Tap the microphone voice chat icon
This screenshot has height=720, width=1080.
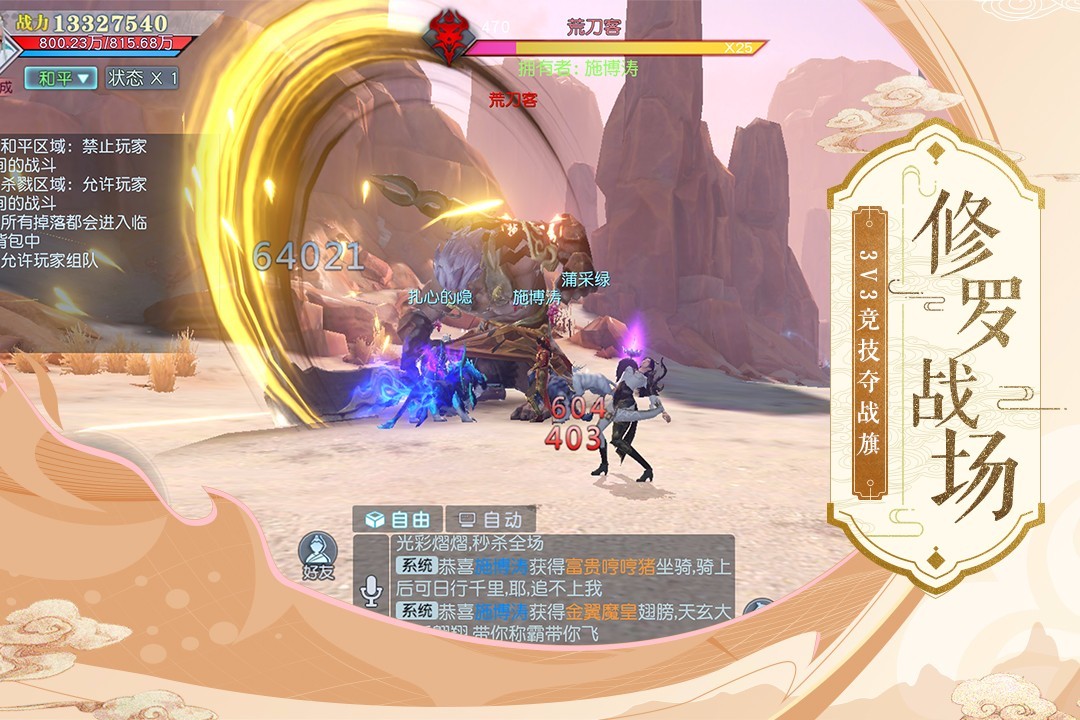click(371, 592)
